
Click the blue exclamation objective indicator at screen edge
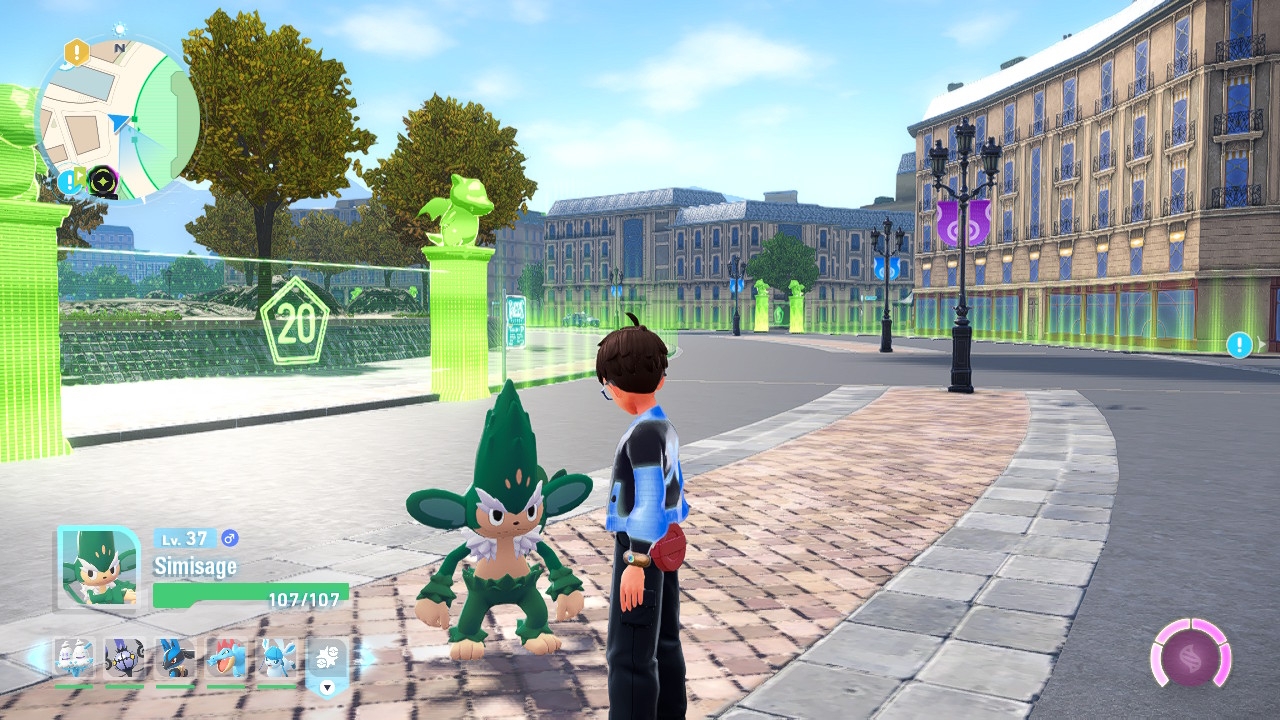tap(1239, 345)
